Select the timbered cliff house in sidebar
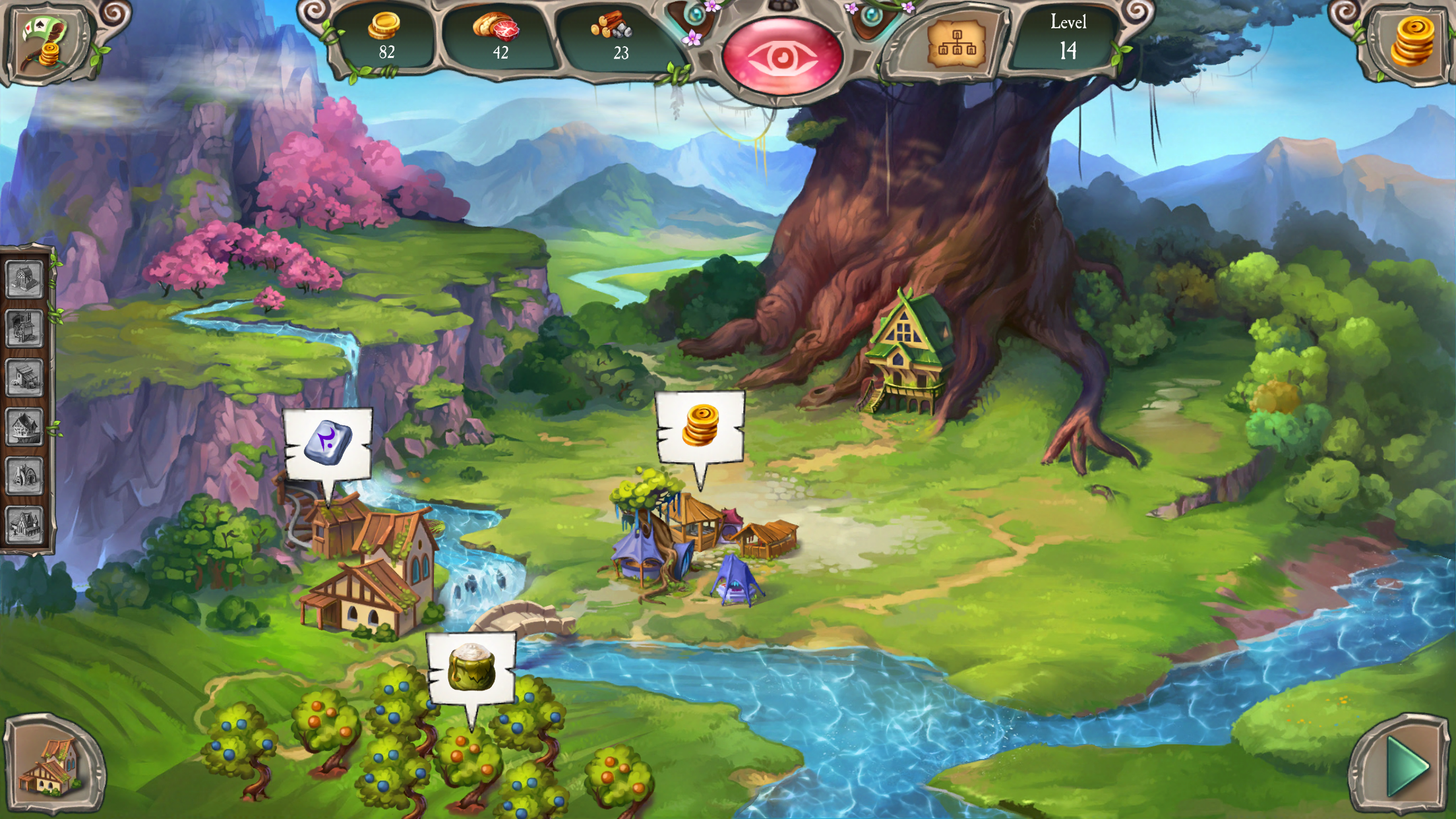 (x=24, y=427)
